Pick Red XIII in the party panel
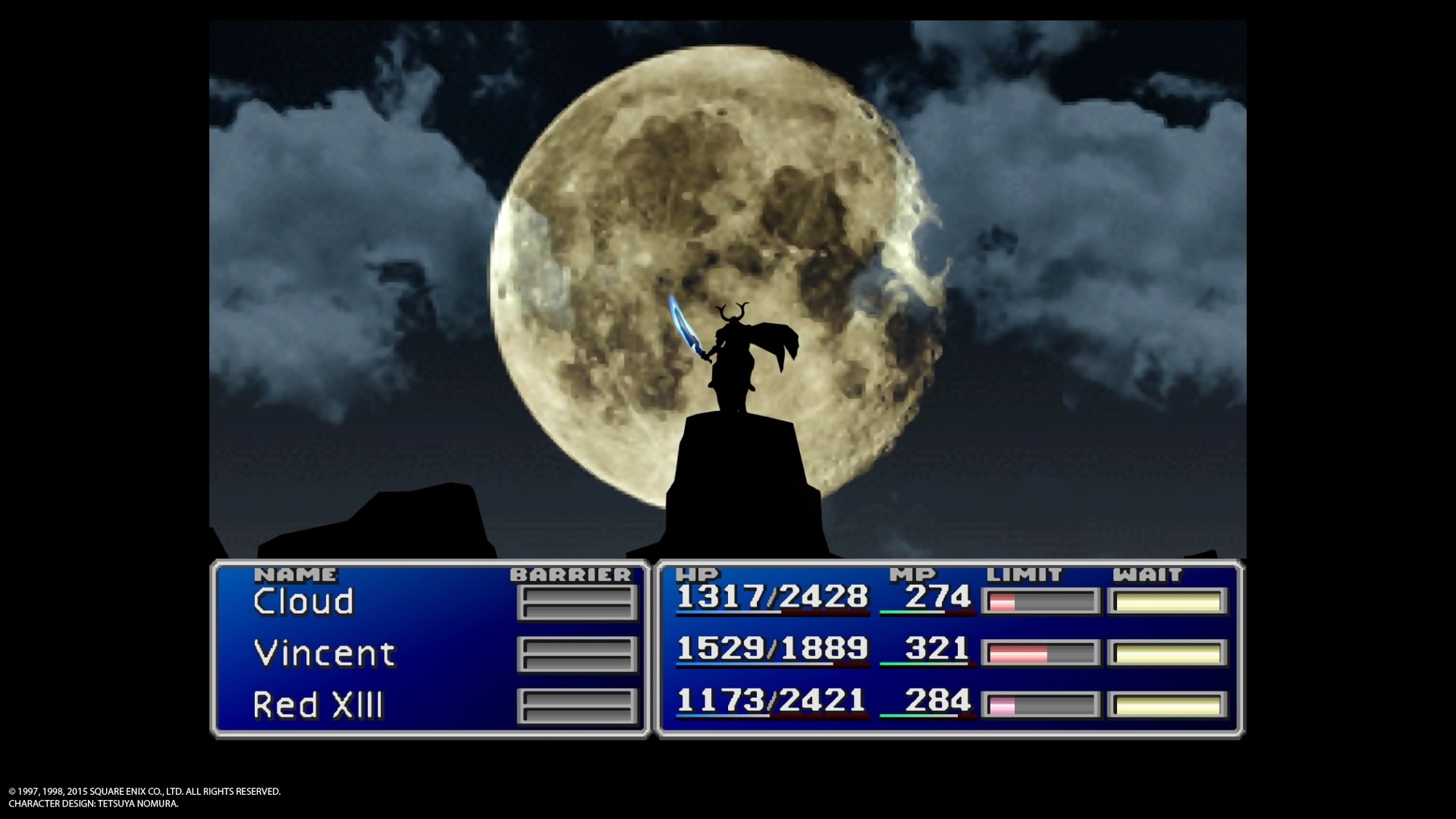Image resolution: width=1456 pixels, height=819 pixels. 318,705
